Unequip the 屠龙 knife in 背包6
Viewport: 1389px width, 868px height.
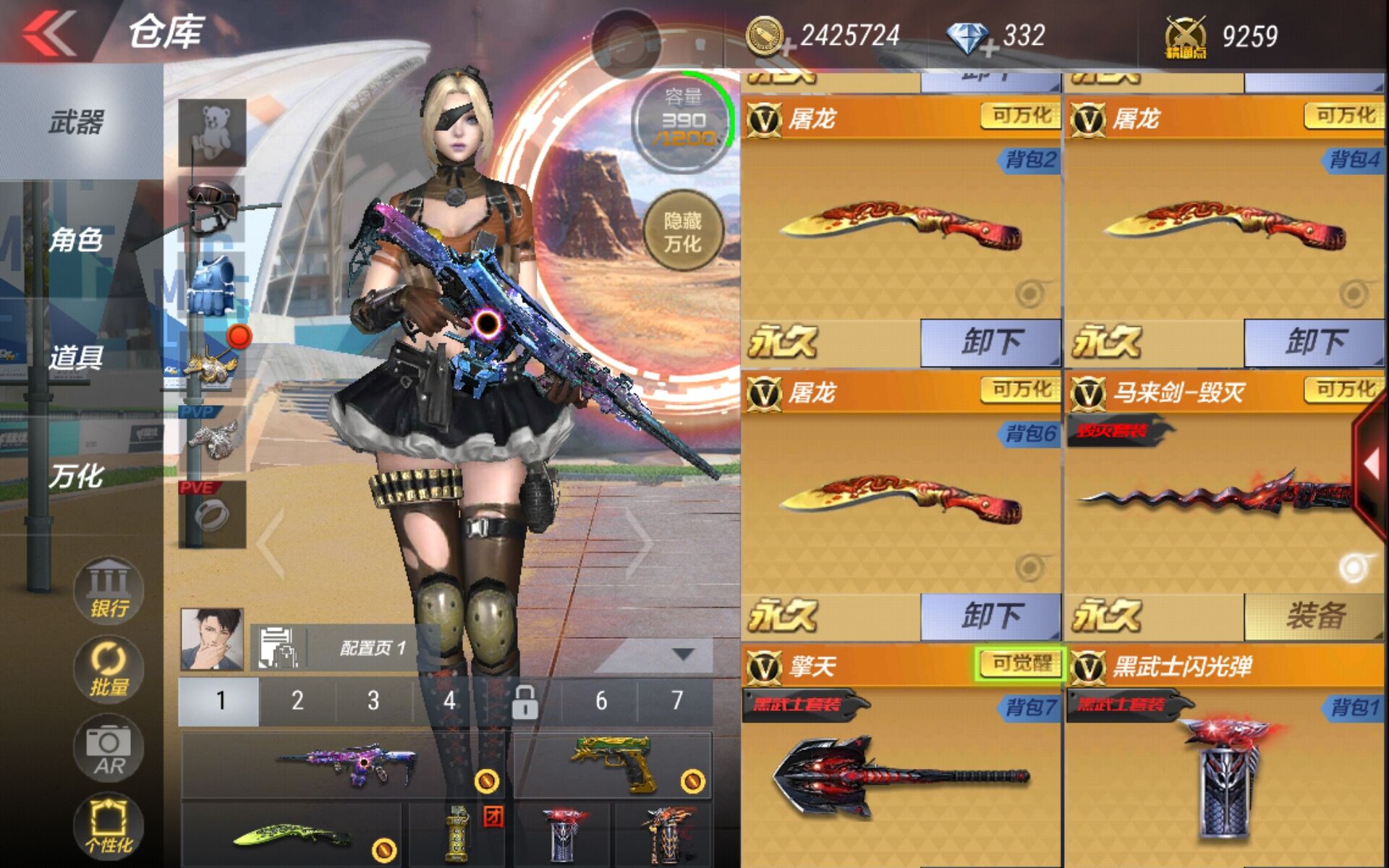pyautogui.click(x=990, y=617)
